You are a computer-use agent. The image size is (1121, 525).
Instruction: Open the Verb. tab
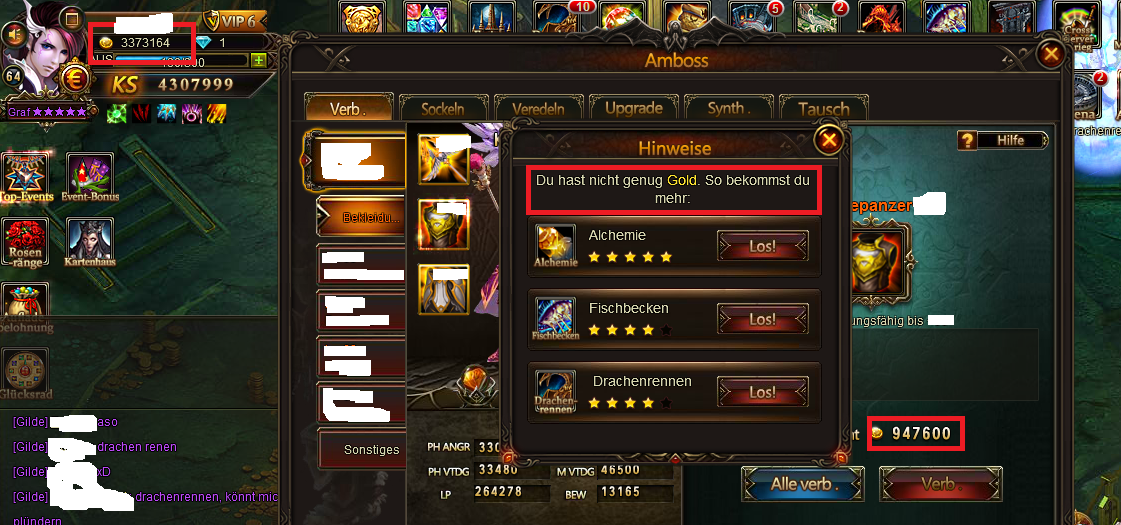click(348, 108)
